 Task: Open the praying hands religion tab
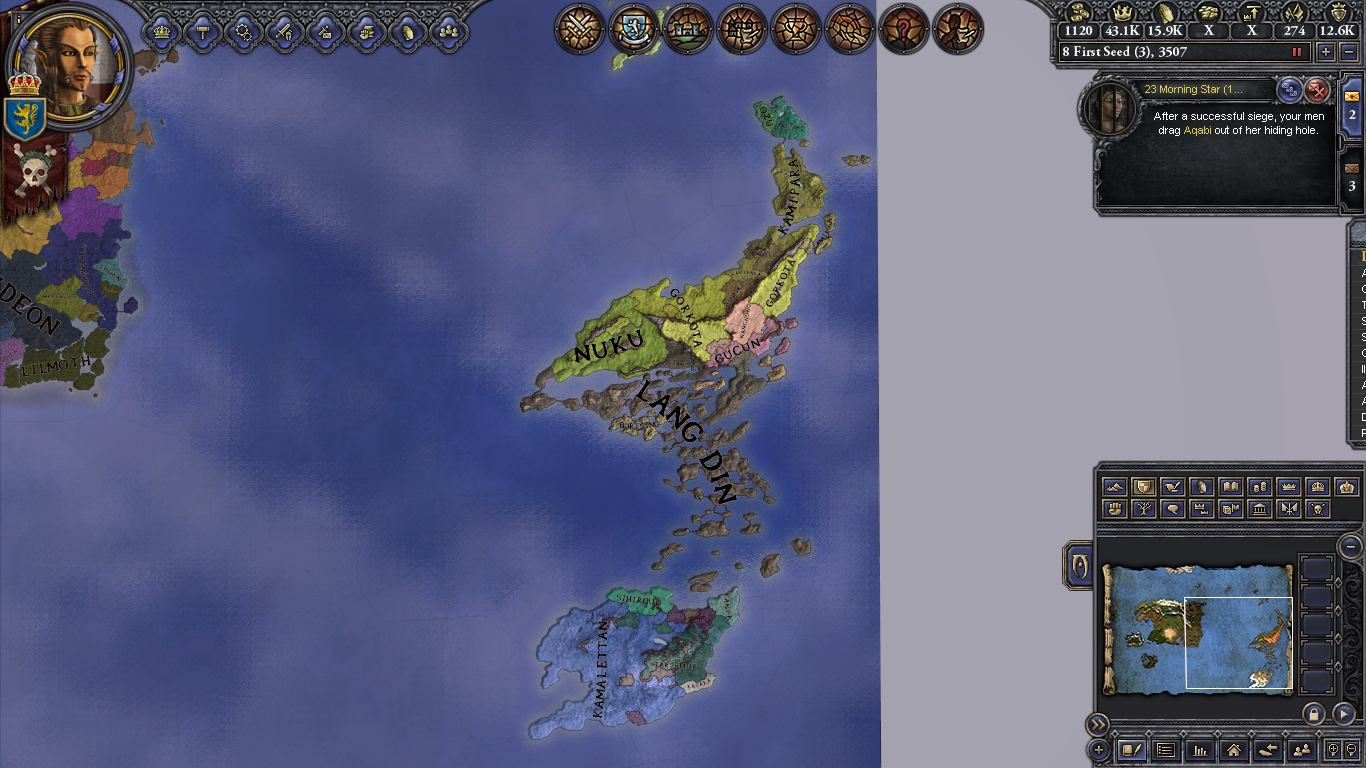click(407, 32)
